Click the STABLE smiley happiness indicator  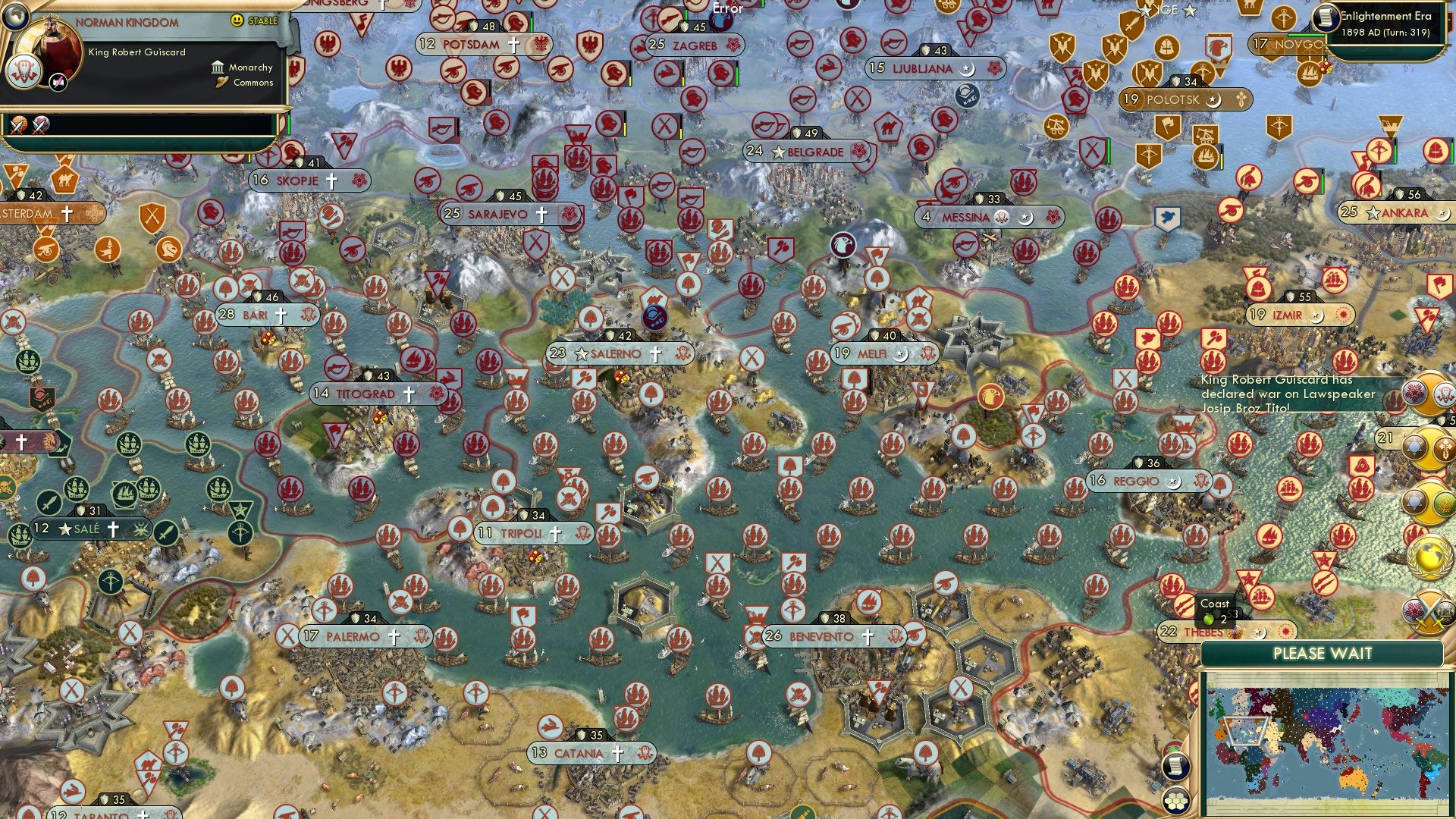pos(236,20)
